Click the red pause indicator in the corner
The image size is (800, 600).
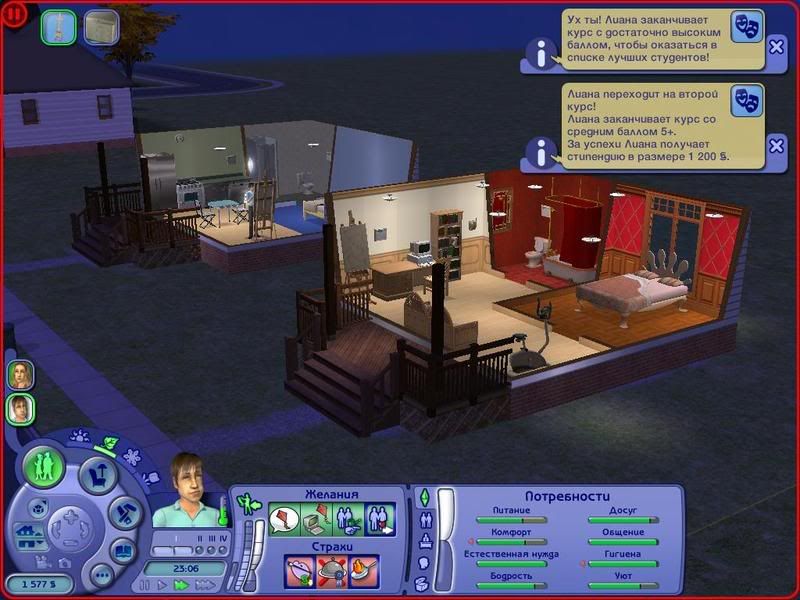point(15,14)
